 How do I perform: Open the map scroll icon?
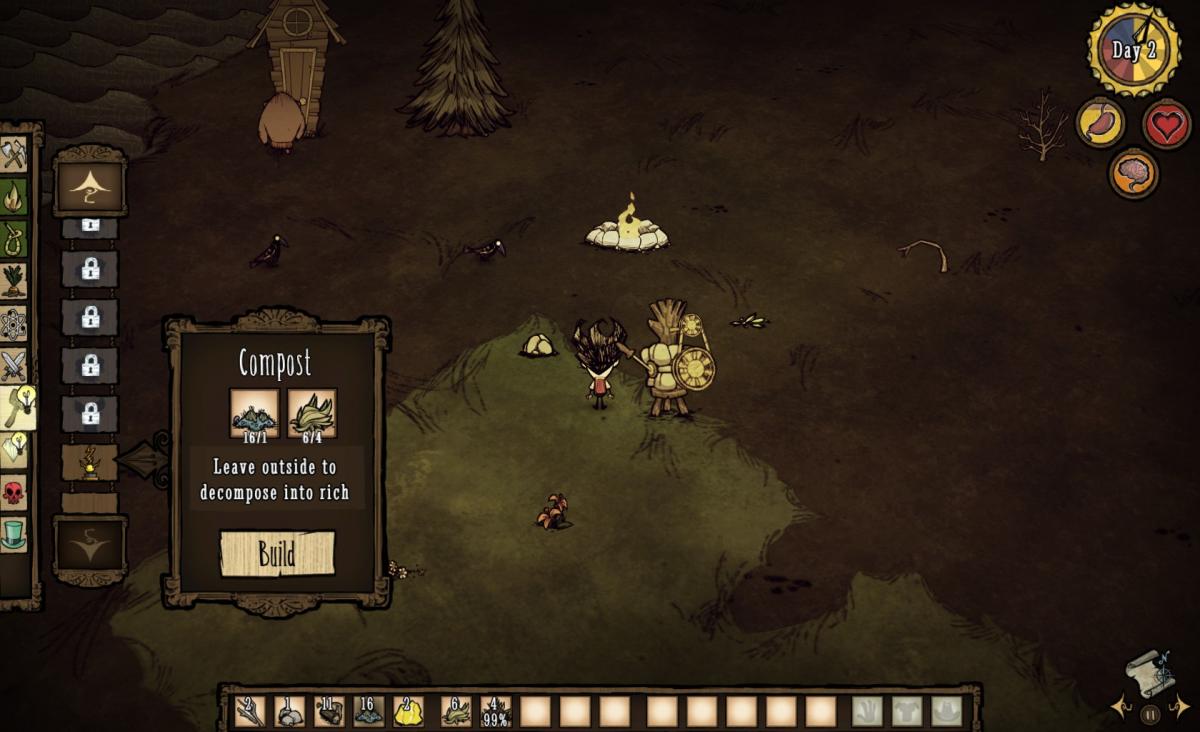pos(1148,673)
